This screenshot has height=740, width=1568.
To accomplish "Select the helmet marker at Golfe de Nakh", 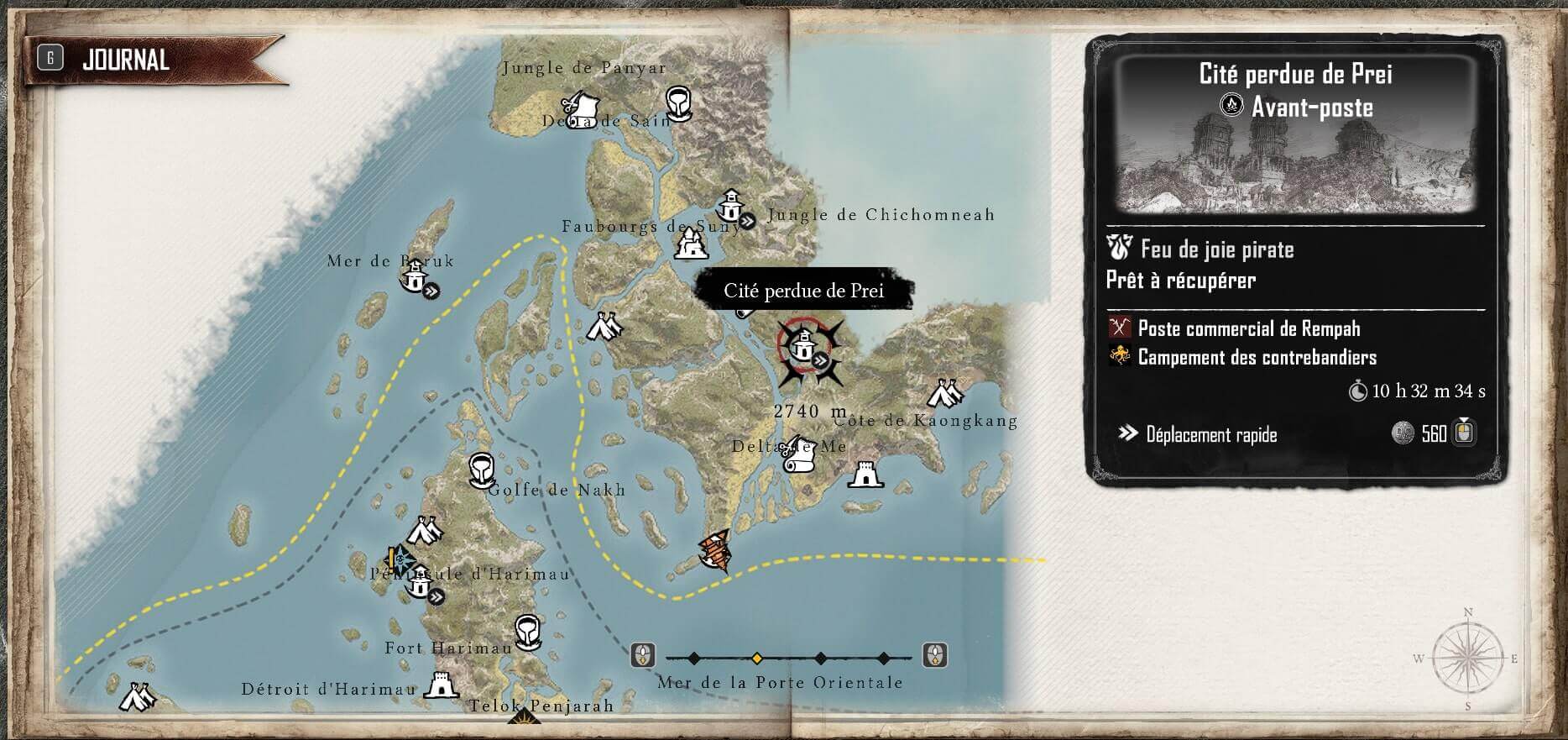I will (481, 470).
